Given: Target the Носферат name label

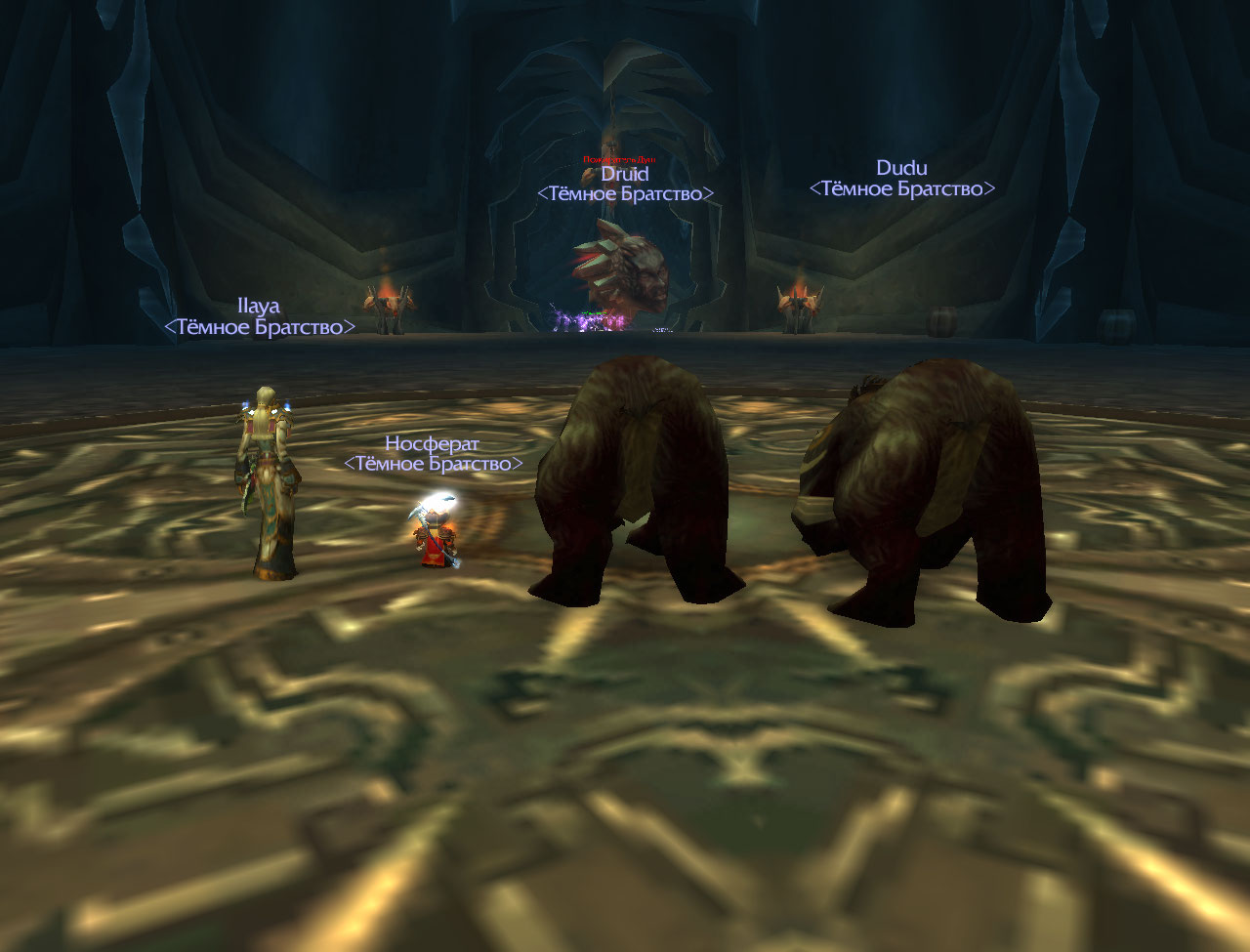Looking at the screenshot, I should click(x=433, y=443).
